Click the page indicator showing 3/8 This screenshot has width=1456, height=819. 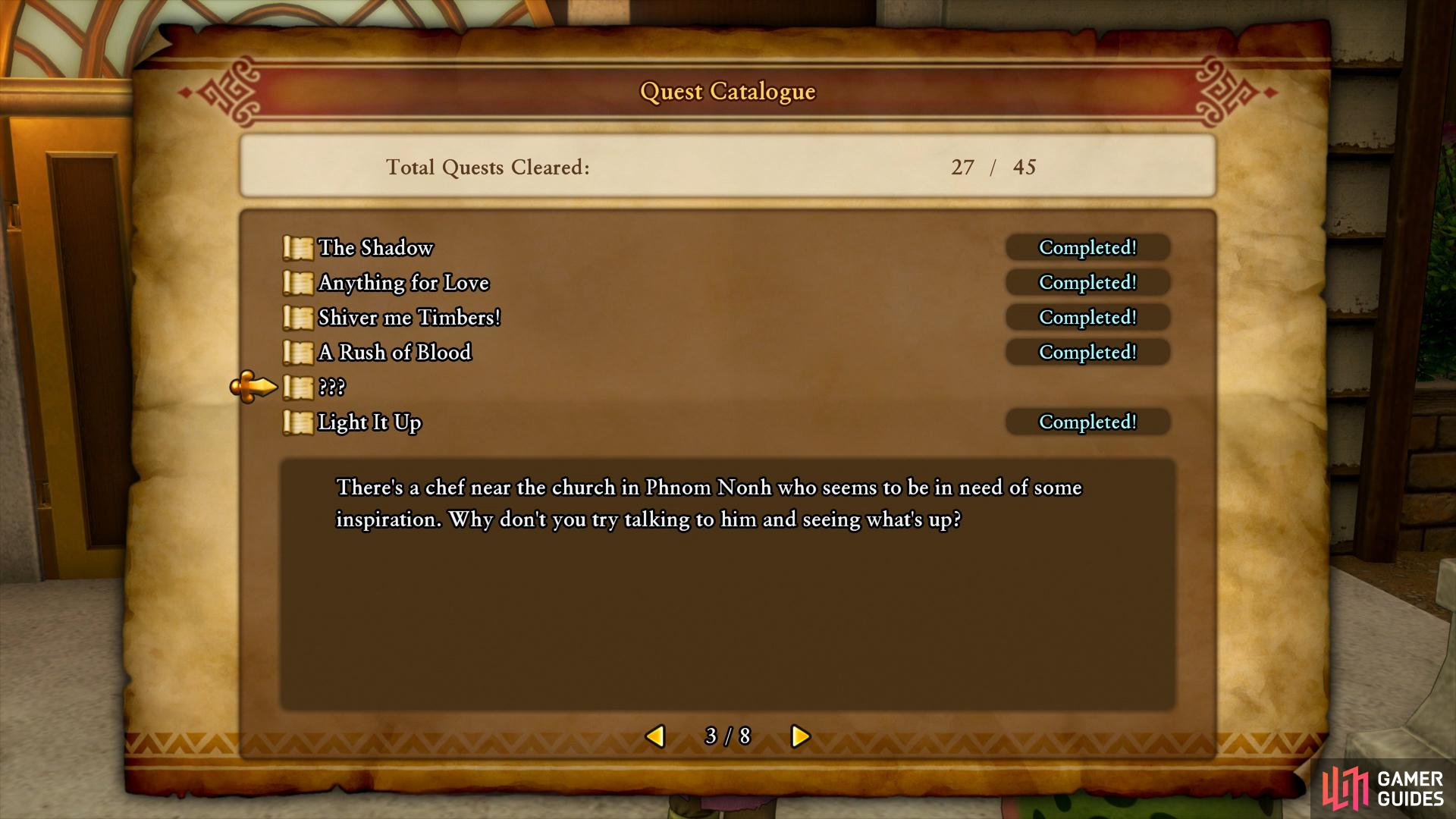(728, 736)
